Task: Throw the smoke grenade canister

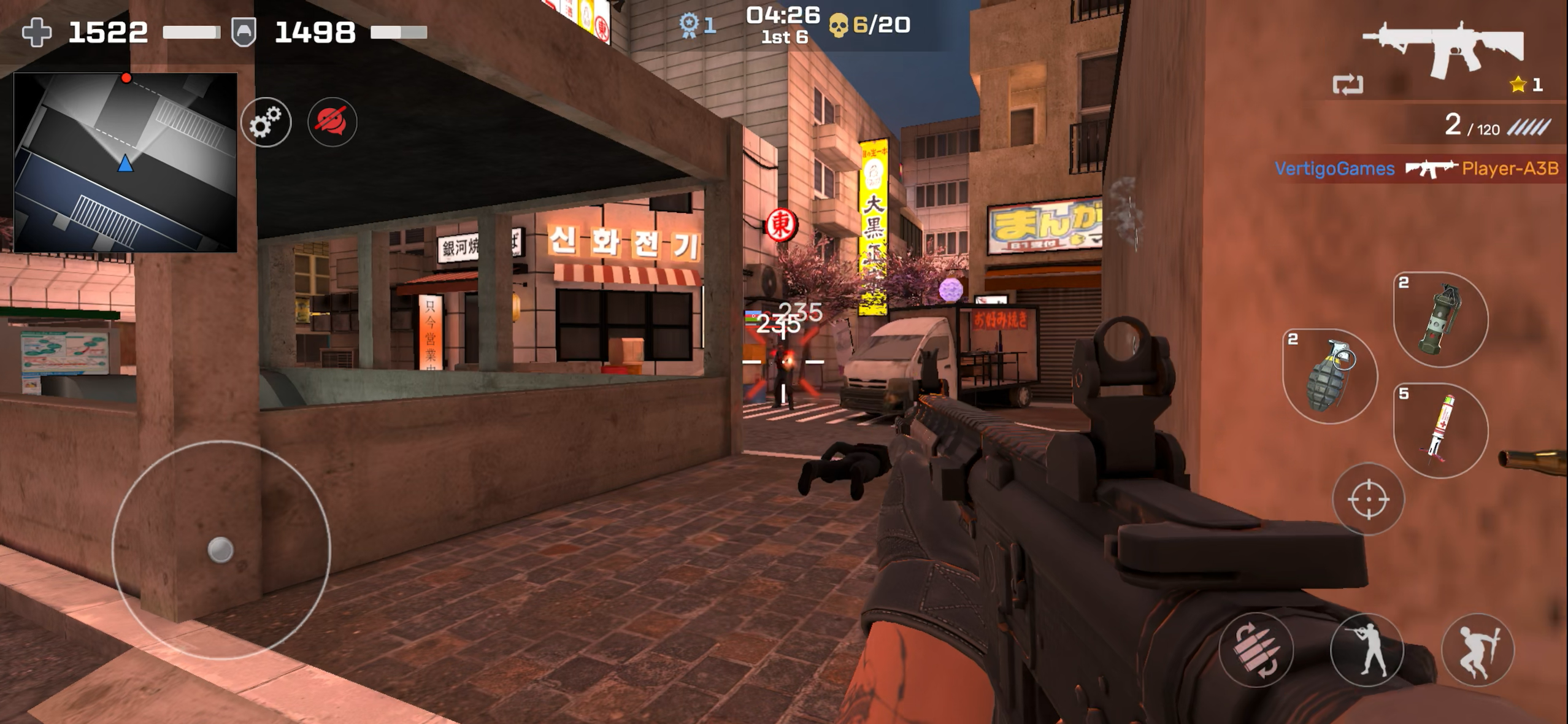Action: 1440,319
